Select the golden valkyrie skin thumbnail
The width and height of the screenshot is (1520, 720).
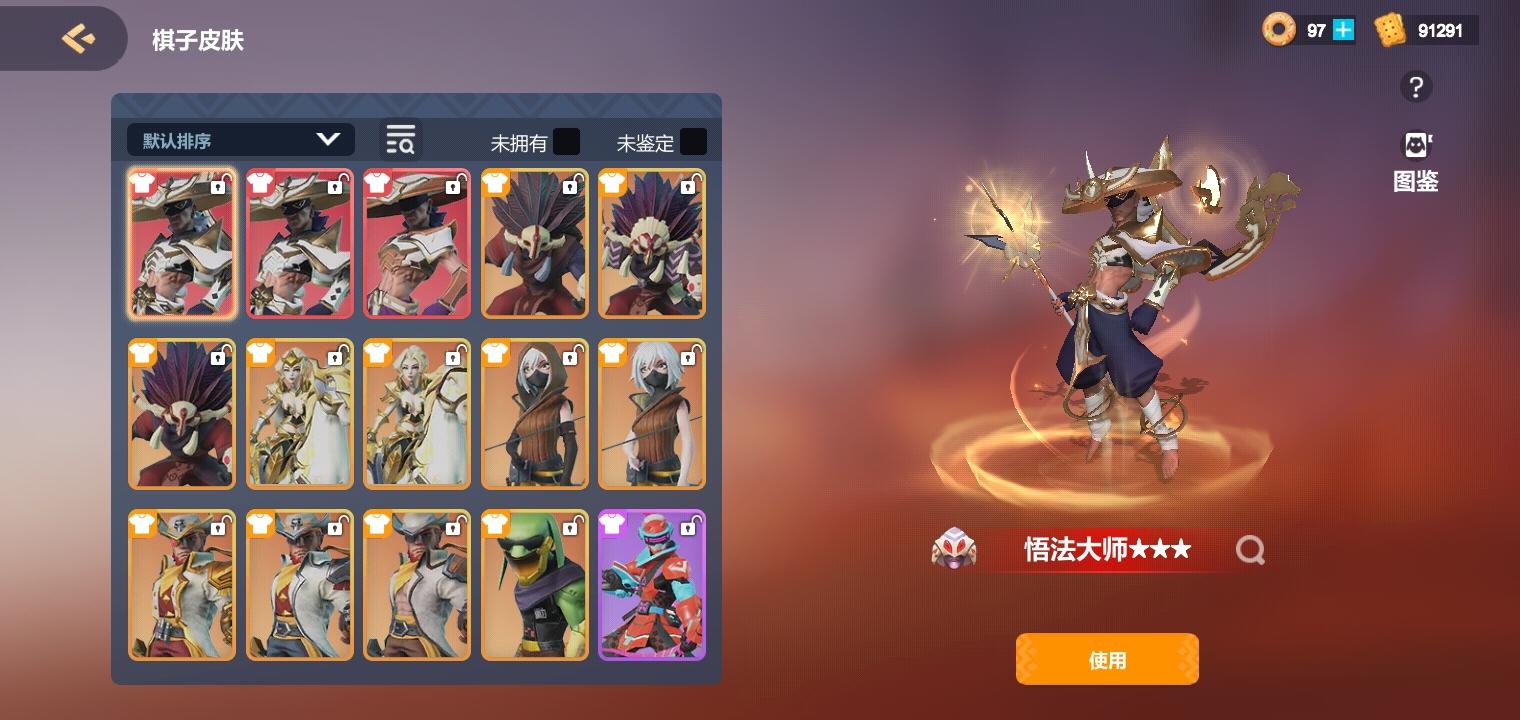(299, 414)
